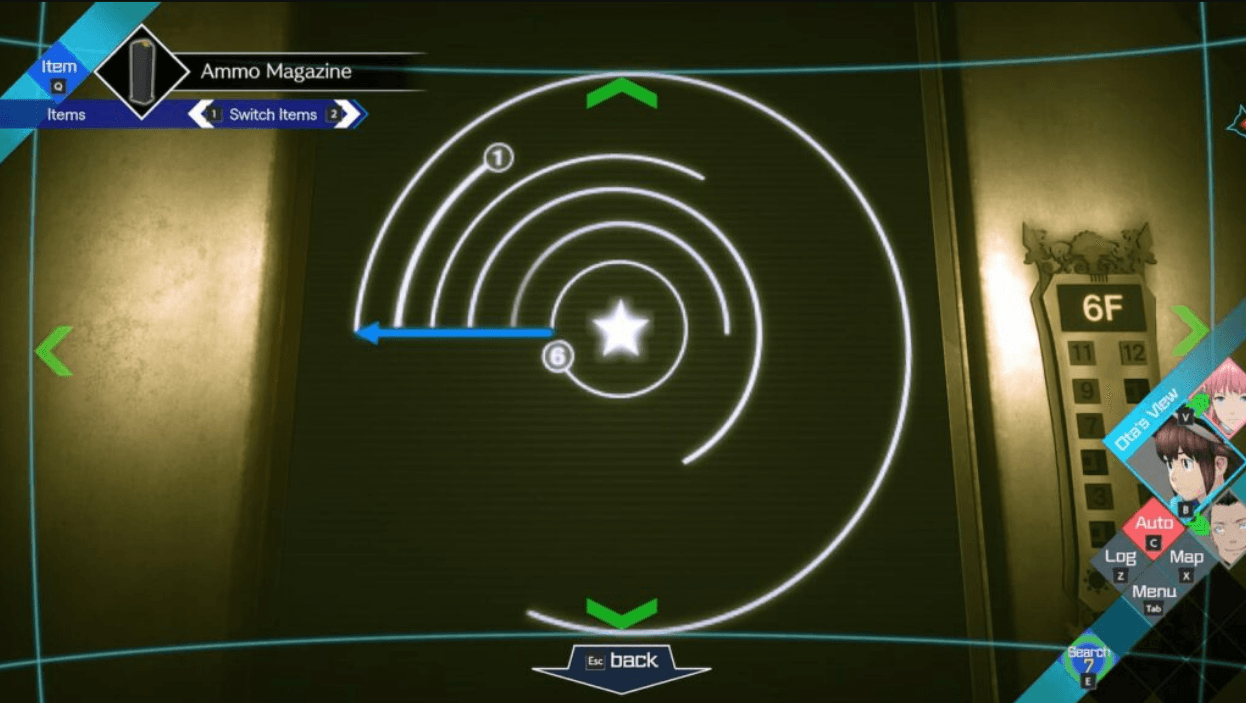Select the Ammo Magazine item icon
This screenshot has height=703, width=1246.
click(x=141, y=72)
